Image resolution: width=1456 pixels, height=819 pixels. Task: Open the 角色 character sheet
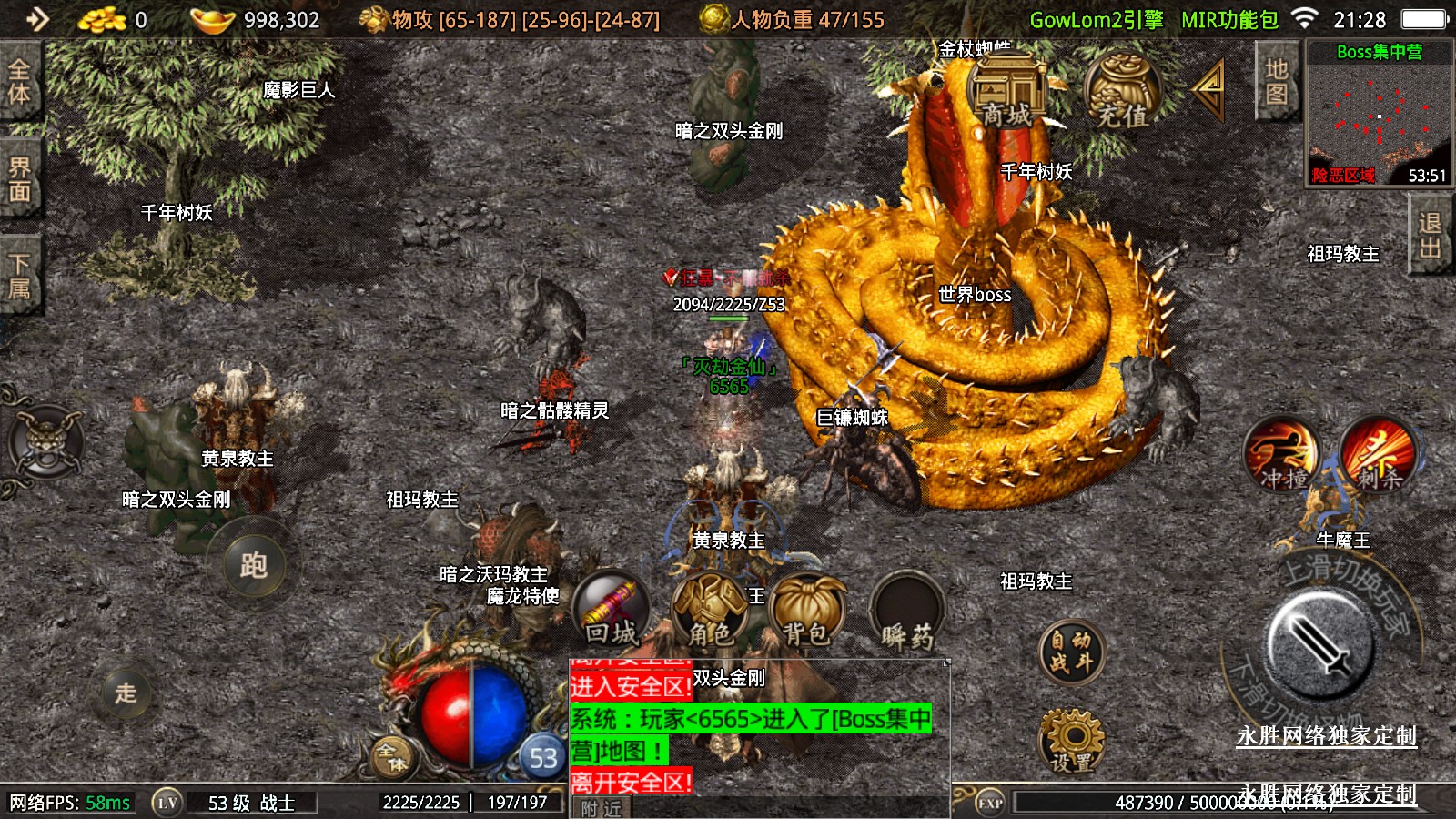tap(710, 610)
